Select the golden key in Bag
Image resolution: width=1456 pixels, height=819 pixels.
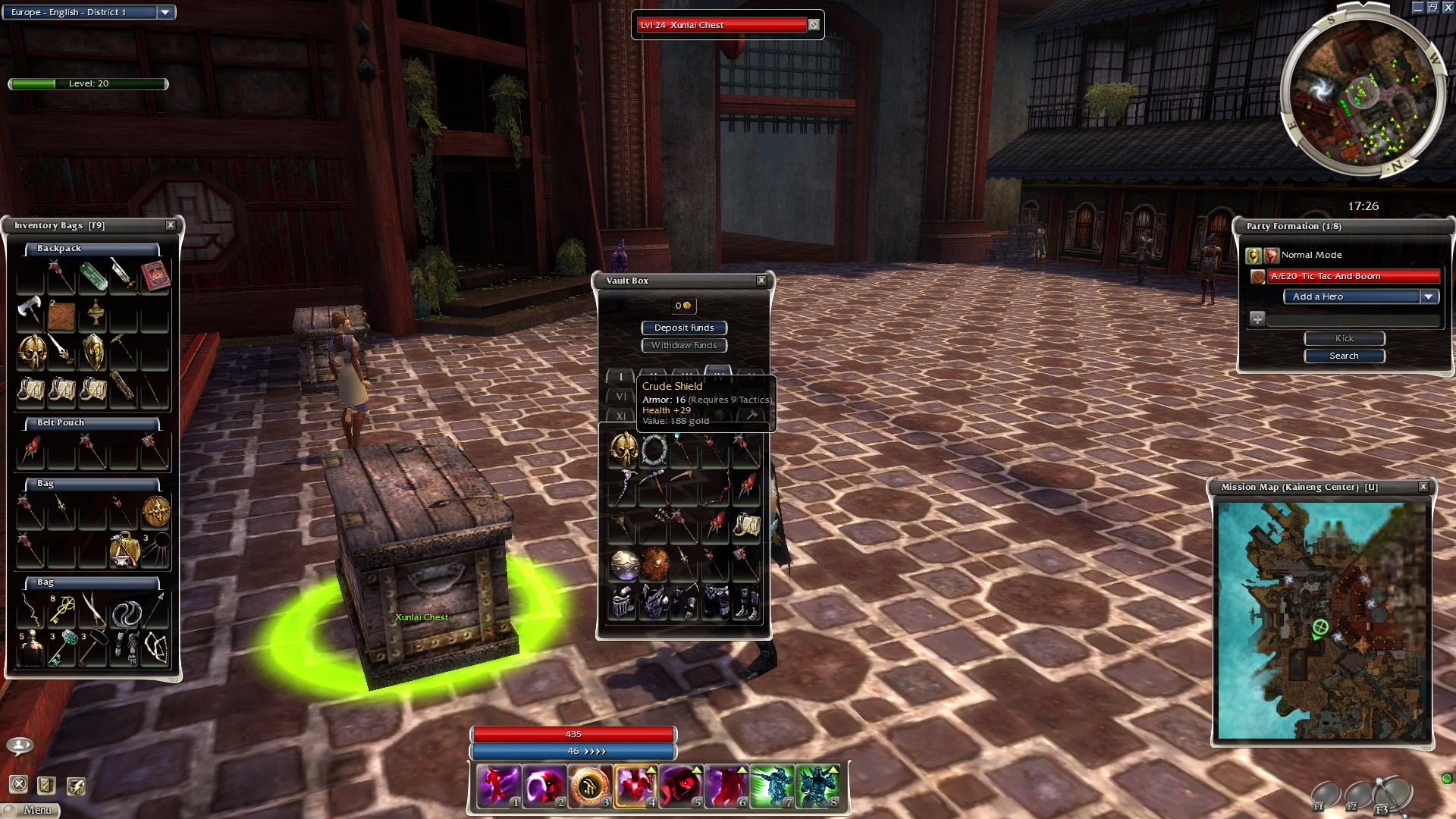pos(62,610)
